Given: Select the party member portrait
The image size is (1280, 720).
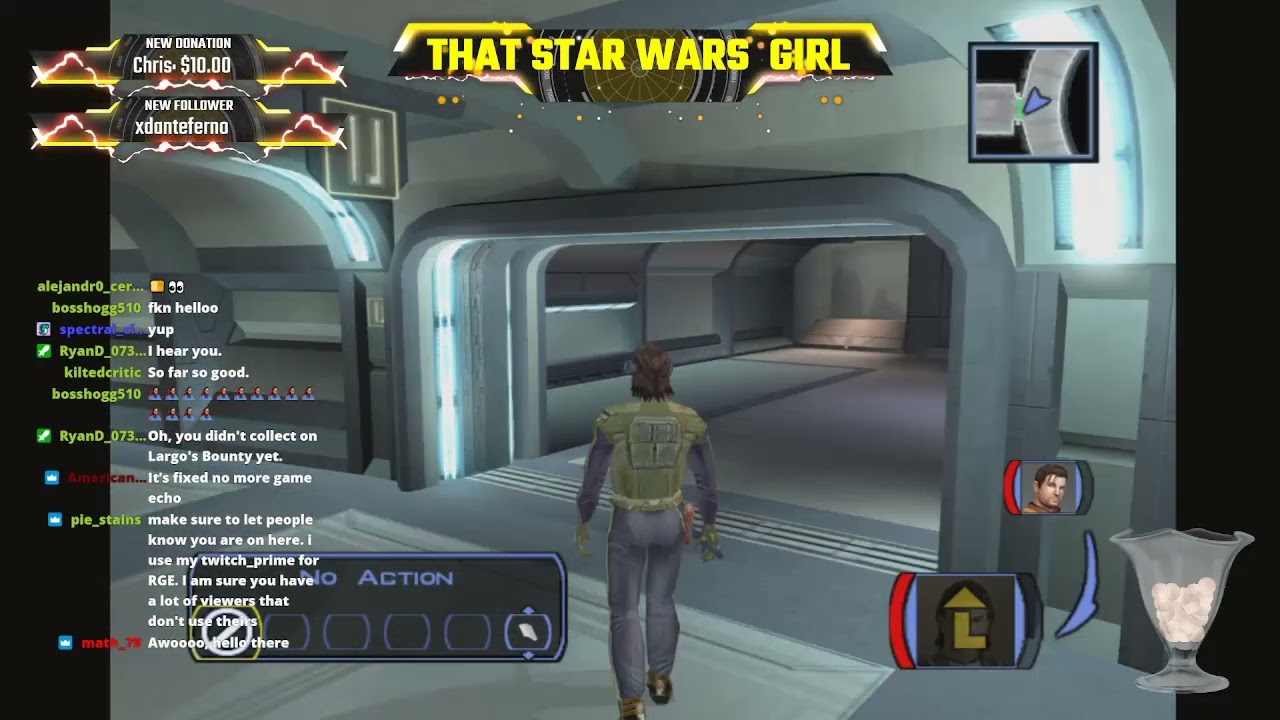Looking at the screenshot, I should tap(1048, 488).
